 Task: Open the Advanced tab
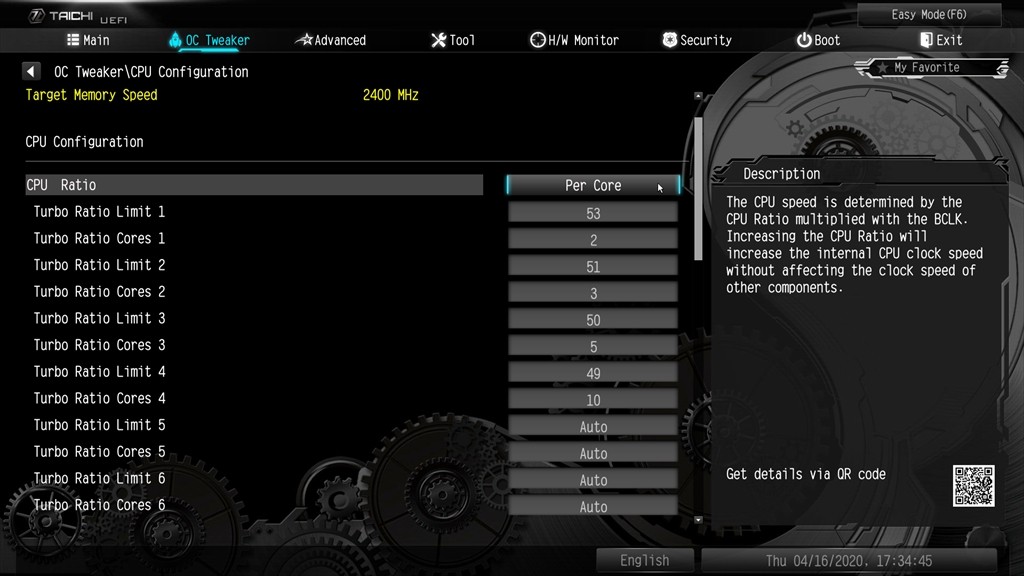pos(331,40)
